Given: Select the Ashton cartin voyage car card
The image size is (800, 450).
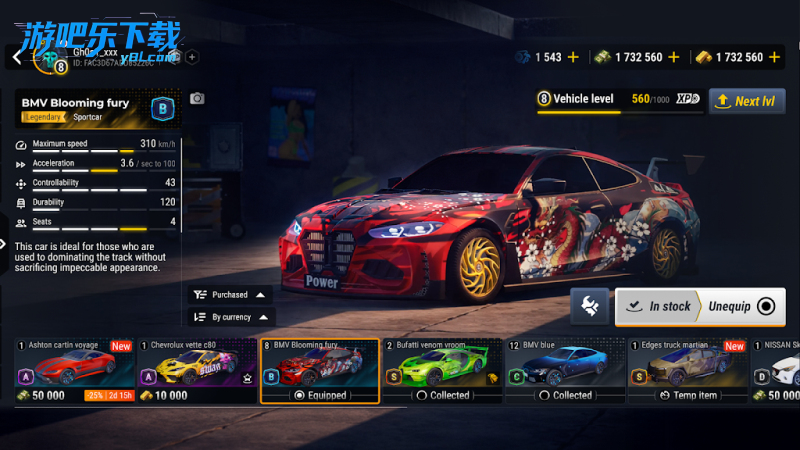Looking at the screenshot, I should point(74,370).
